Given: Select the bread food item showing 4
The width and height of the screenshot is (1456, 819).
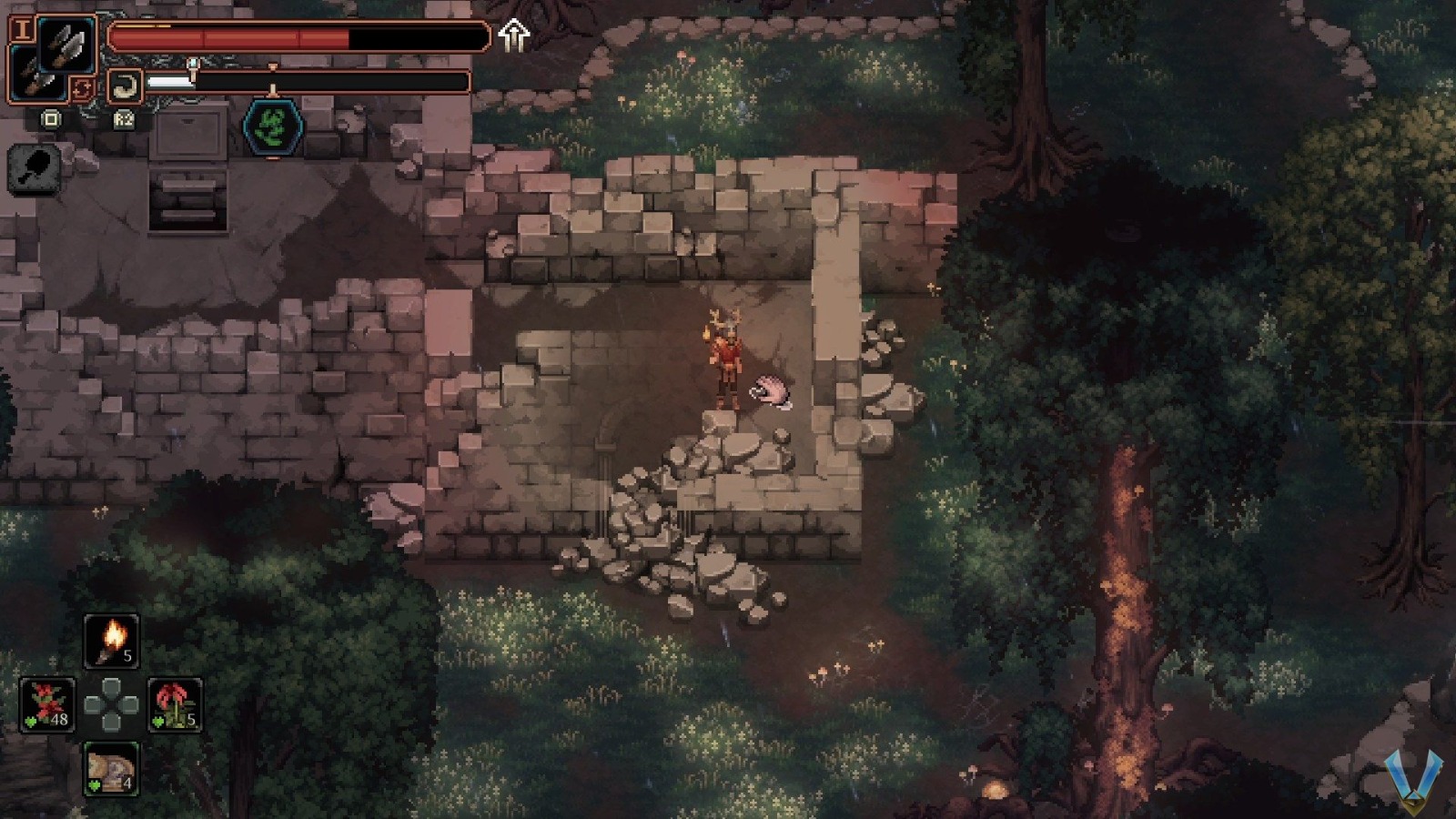Looking at the screenshot, I should [110, 768].
